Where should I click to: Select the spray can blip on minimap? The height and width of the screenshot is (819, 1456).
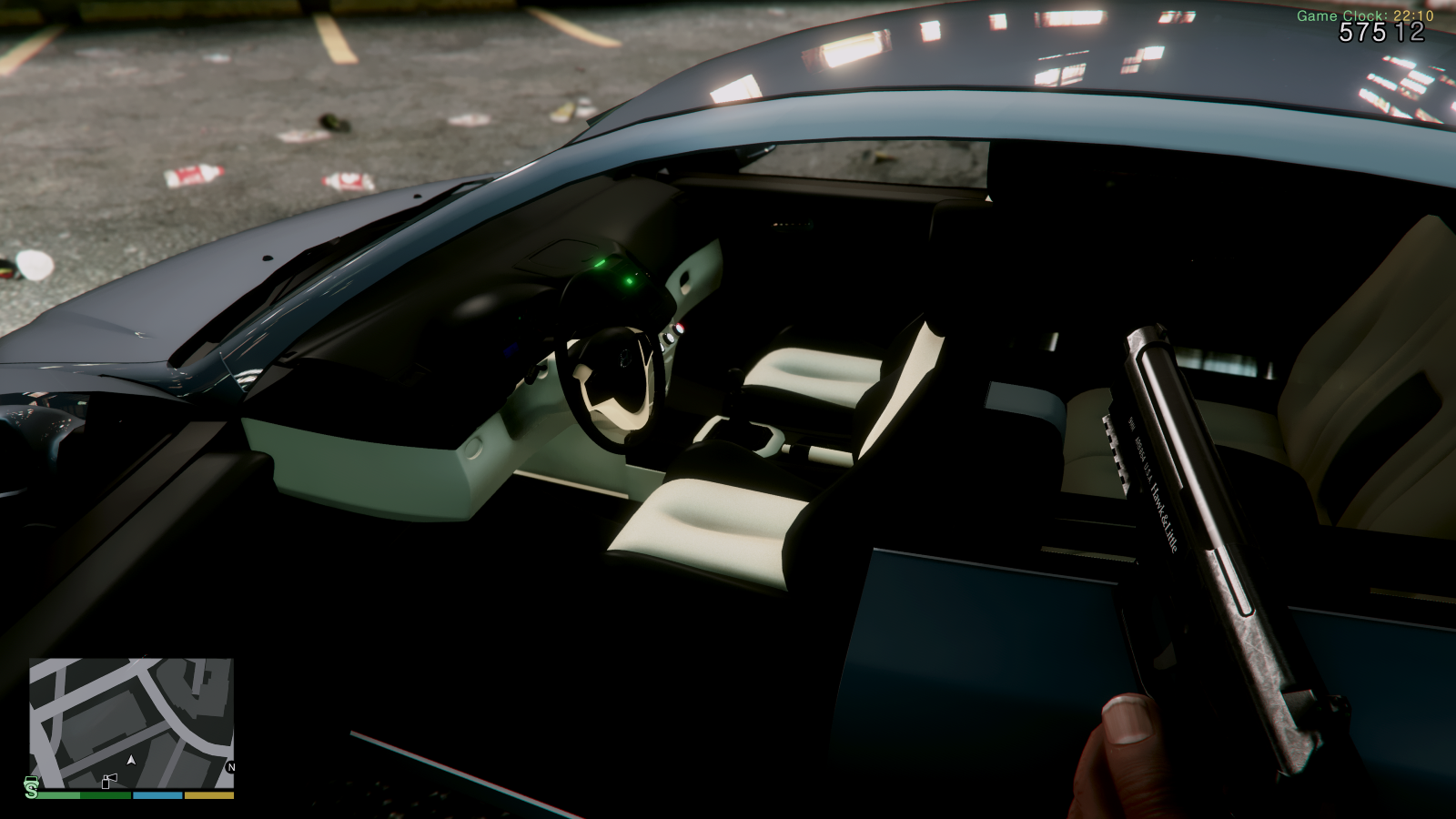pos(109,781)
